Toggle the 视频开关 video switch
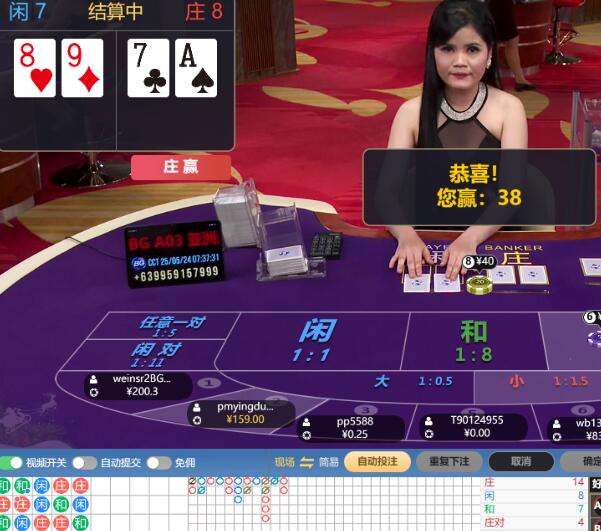Viewport: 601px width, 531px height. coord(12,463)
